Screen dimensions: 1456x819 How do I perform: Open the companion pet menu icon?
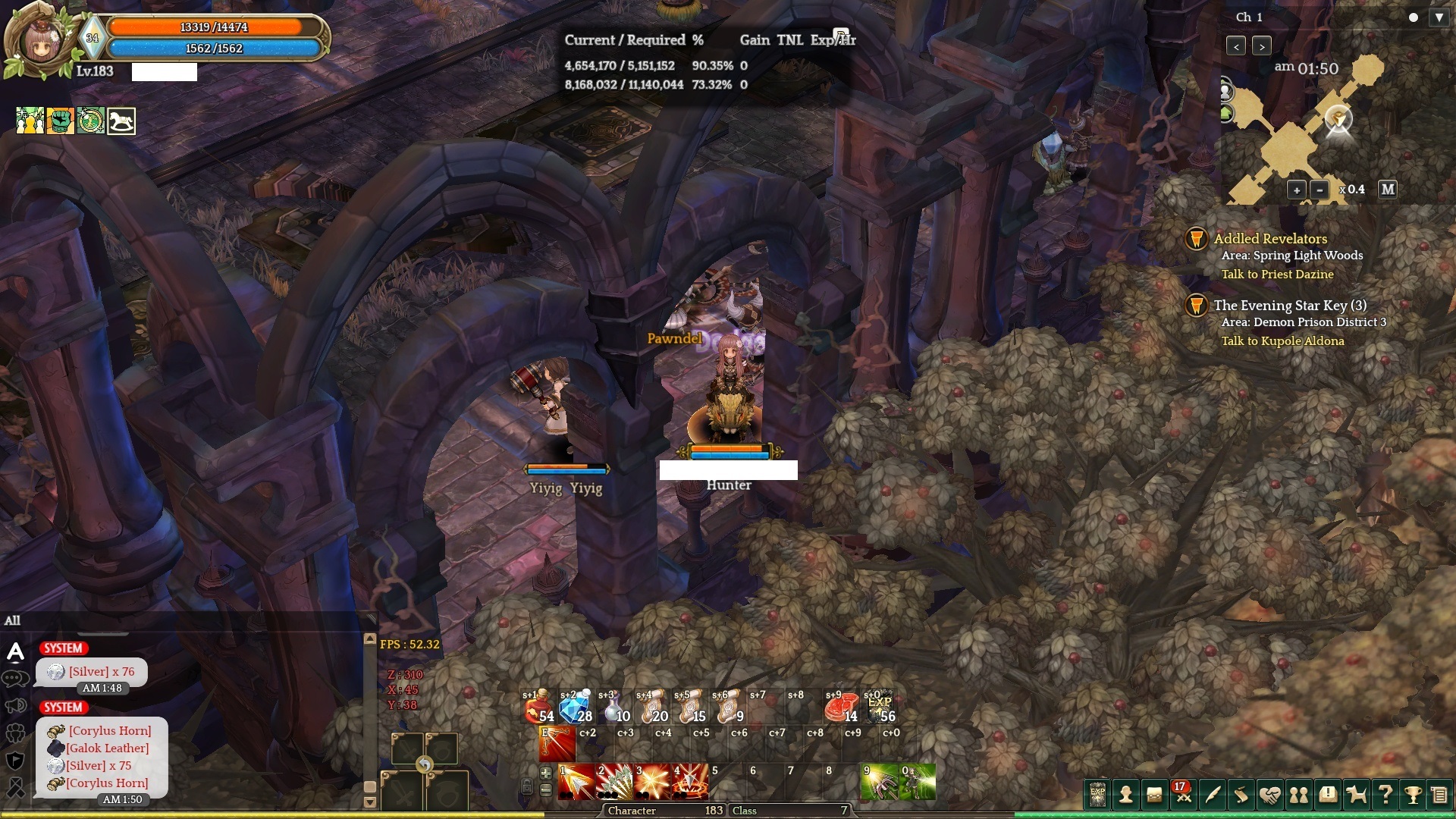tap(1357, 795)
